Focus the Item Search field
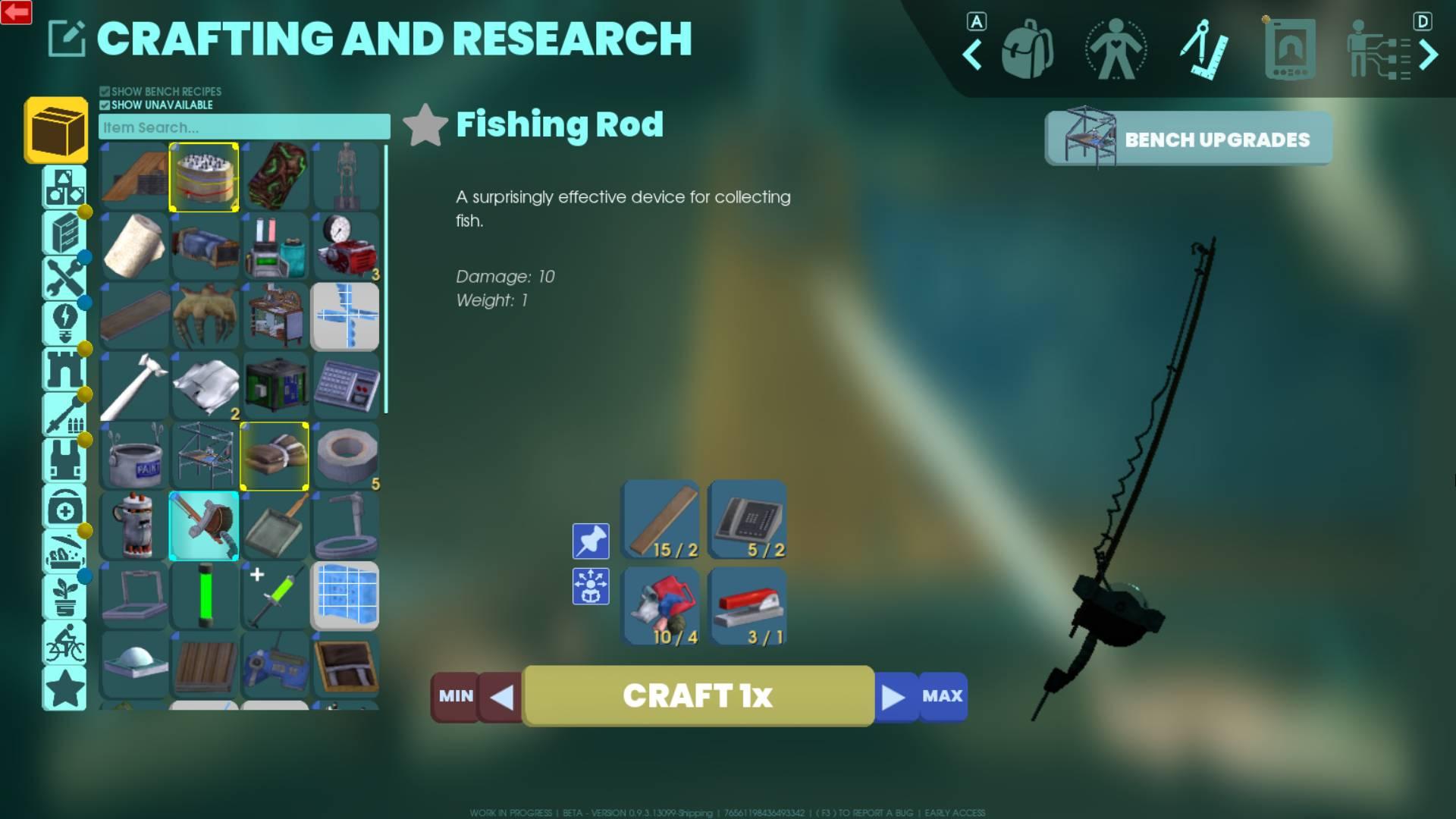 pos(244,127)
